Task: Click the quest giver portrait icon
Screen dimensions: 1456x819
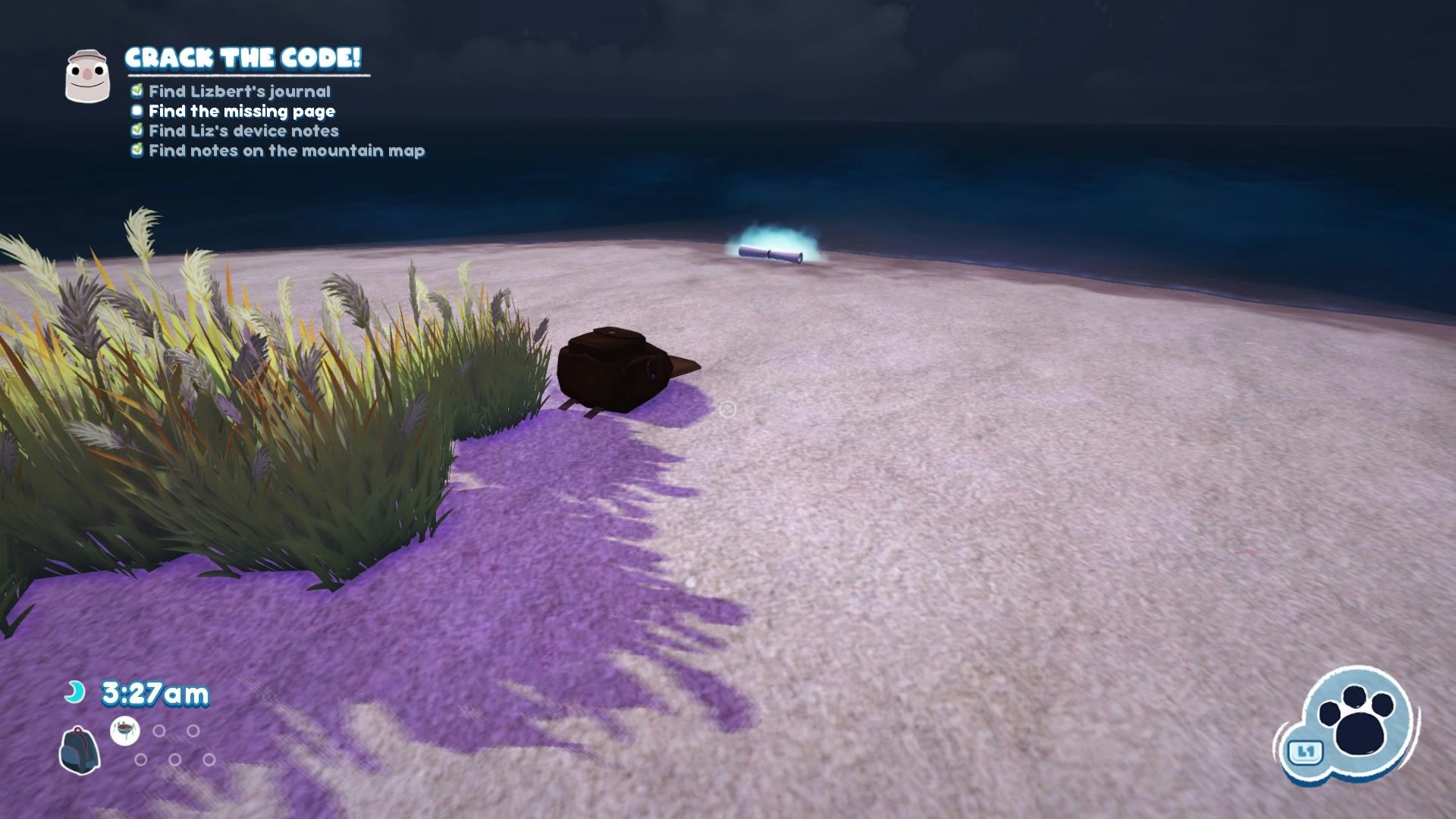Action: (87, 76)
